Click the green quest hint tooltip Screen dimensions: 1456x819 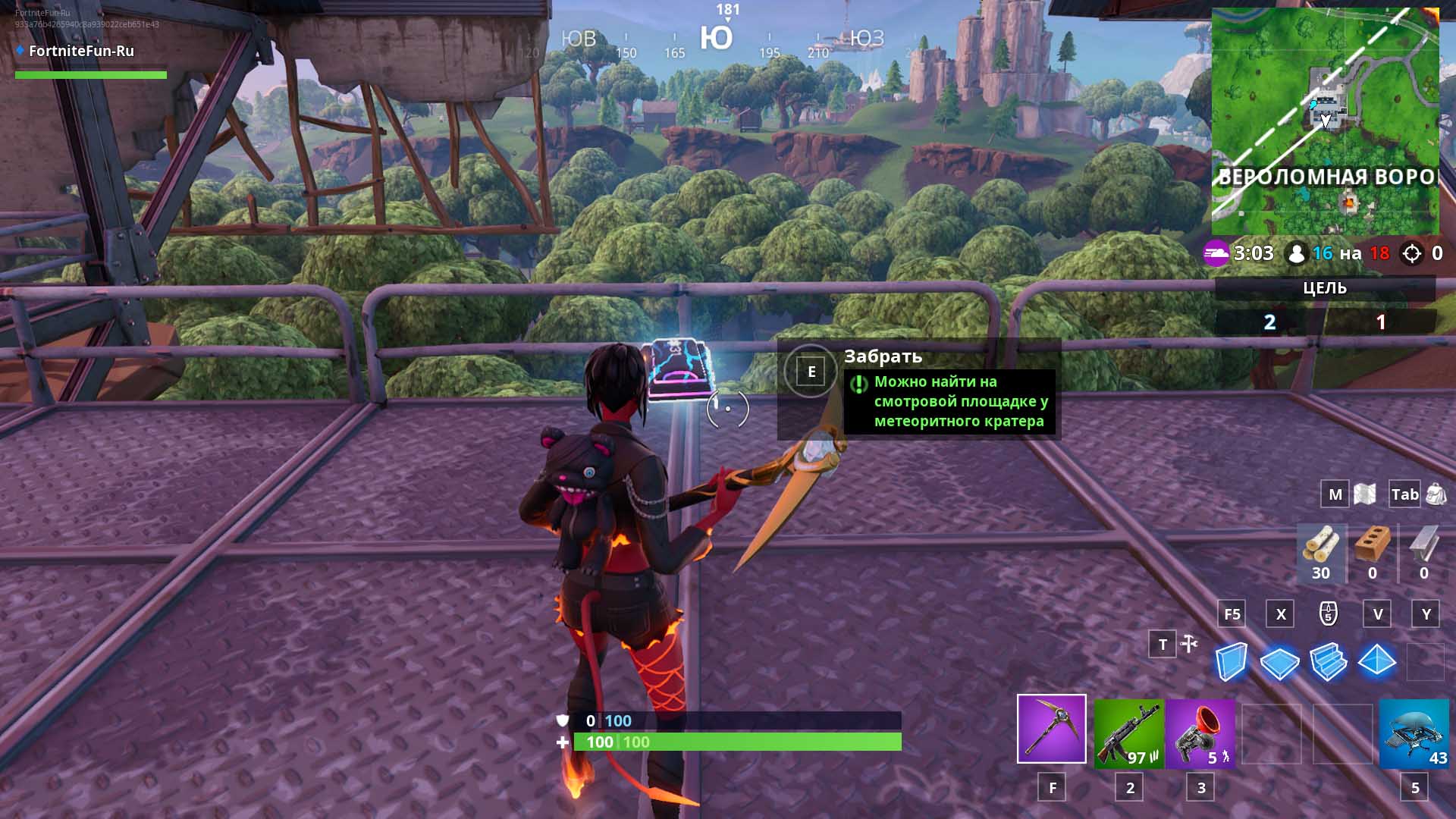(949, 402)
